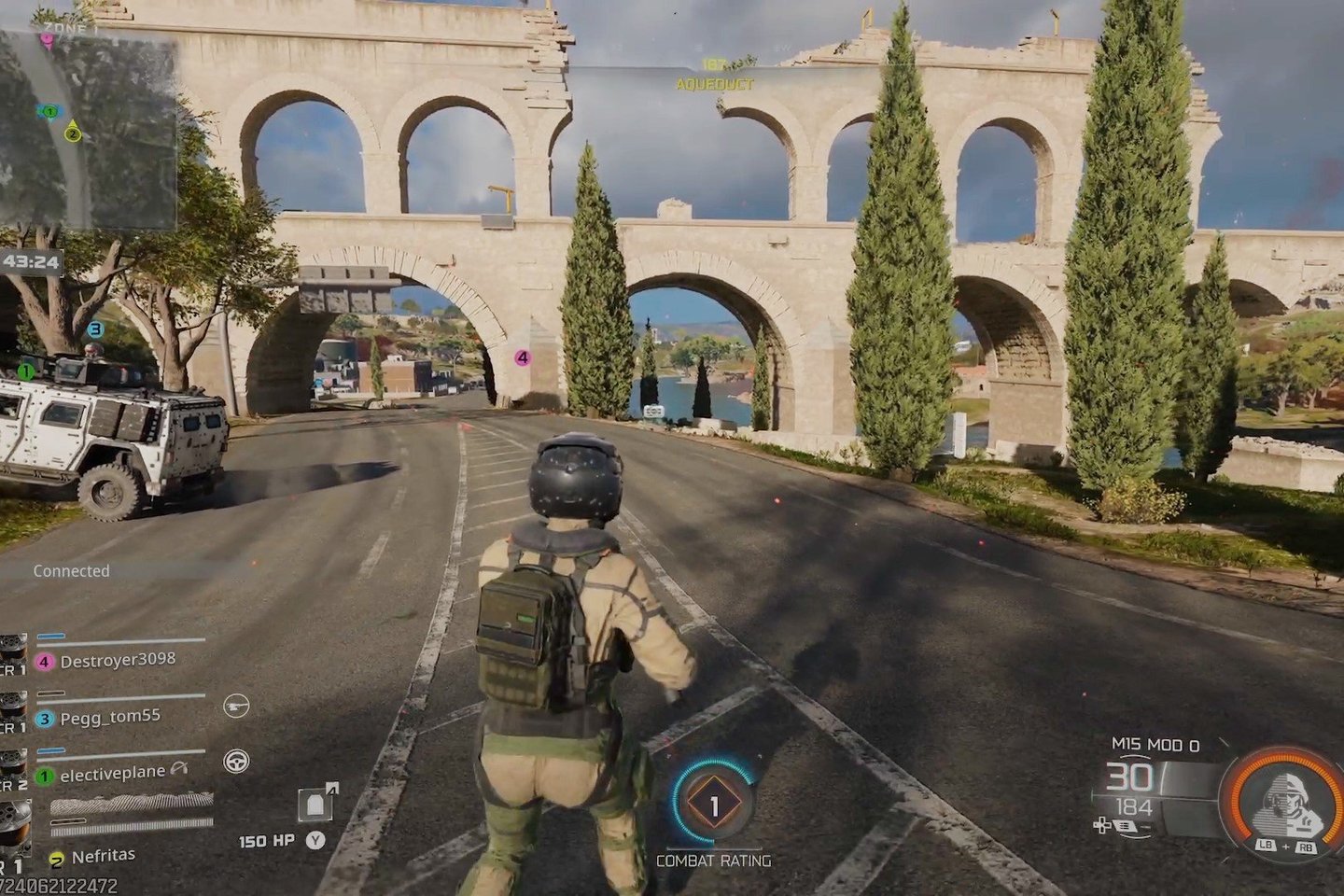Click the blue squad marker numbered 3
Screen dimensions: 1344x896
(x=95, y=329)
